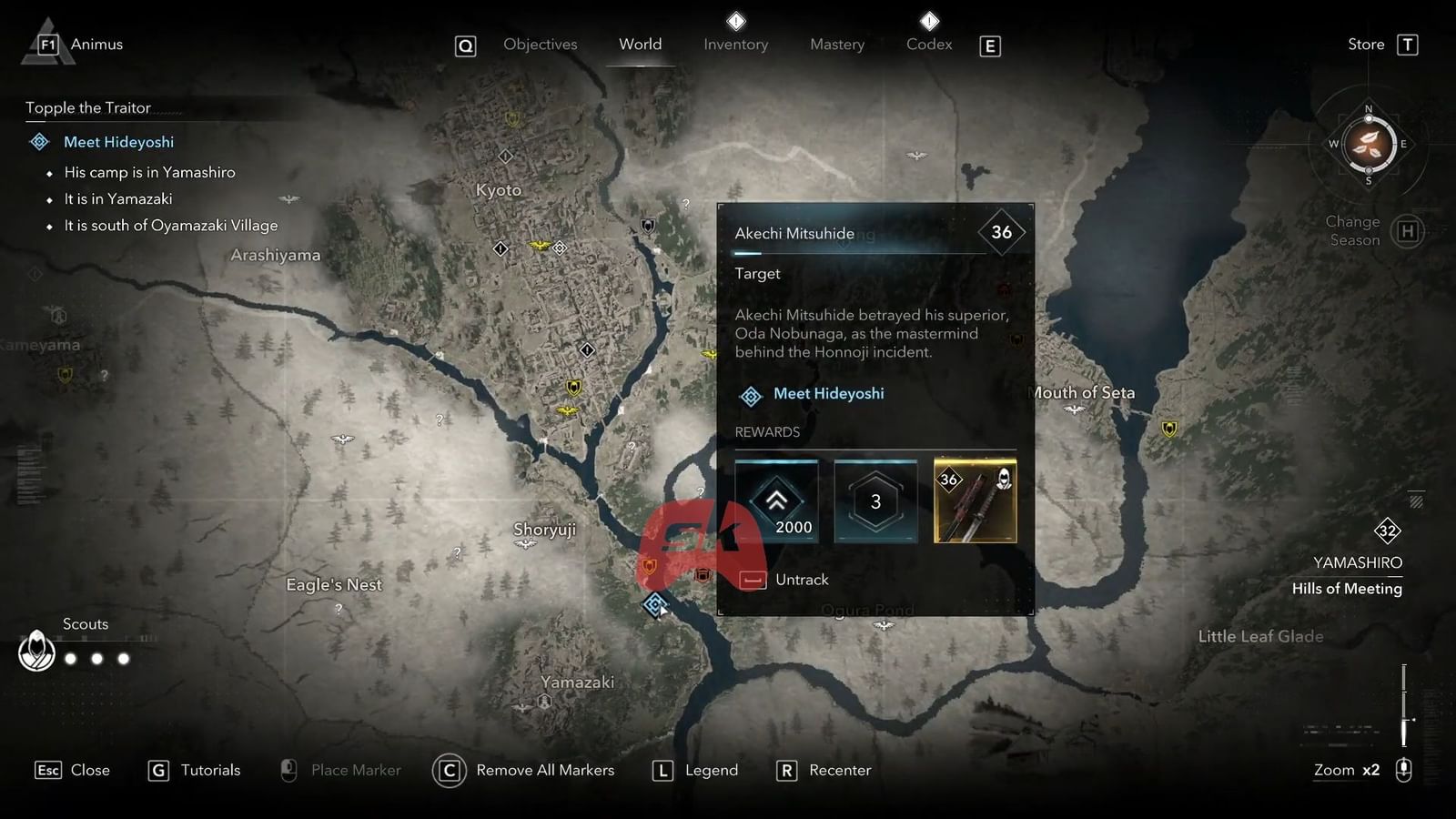Click Kyoto on the map
1456x819 pixels.
point(498,189)
